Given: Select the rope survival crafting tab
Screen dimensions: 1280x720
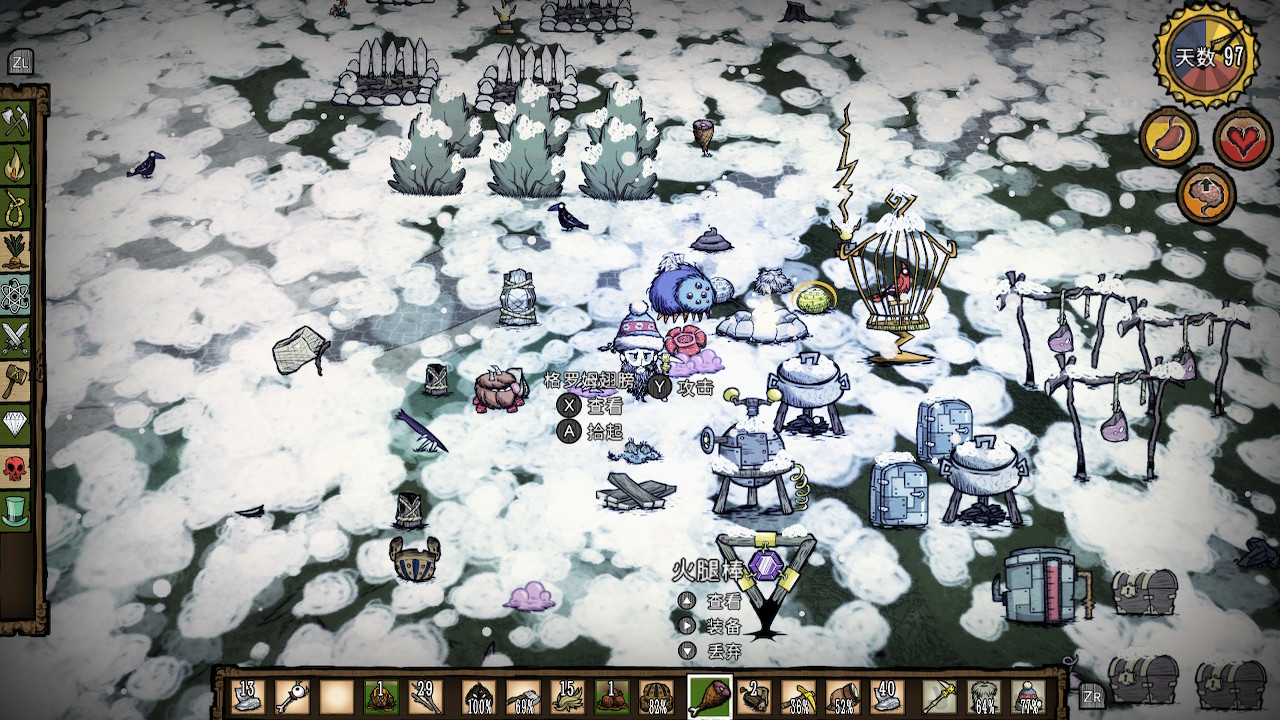Looking at the screenshot, I should [16, 208].
